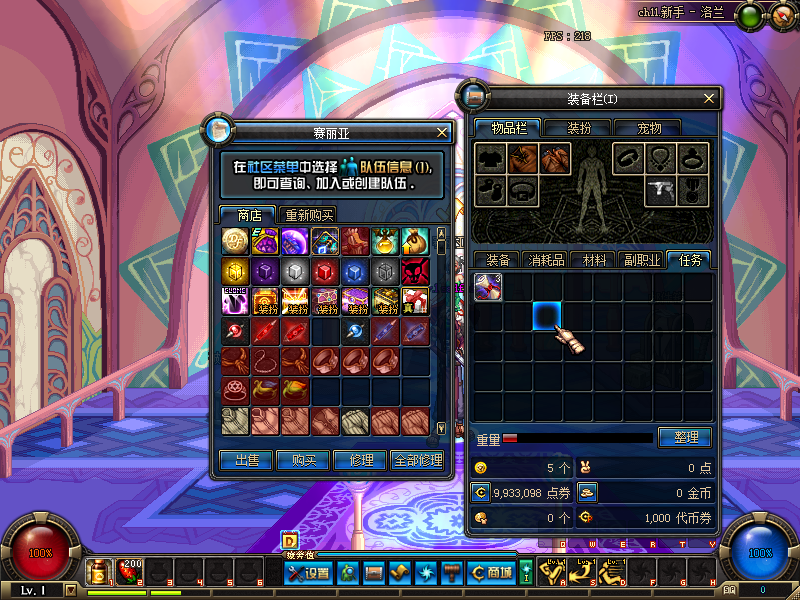Viewport: 800px width, 600px height.
Task: Click the 出售 sell button
Action: [x=246, y=460]
